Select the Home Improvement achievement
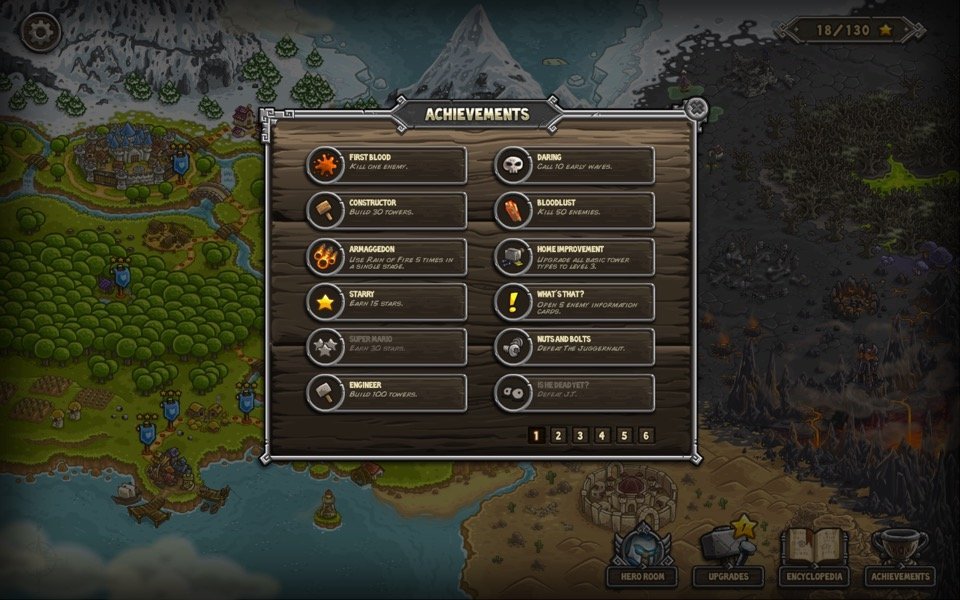Image resolution: width=960 pixels, height=600 pixels. (575, 256)
